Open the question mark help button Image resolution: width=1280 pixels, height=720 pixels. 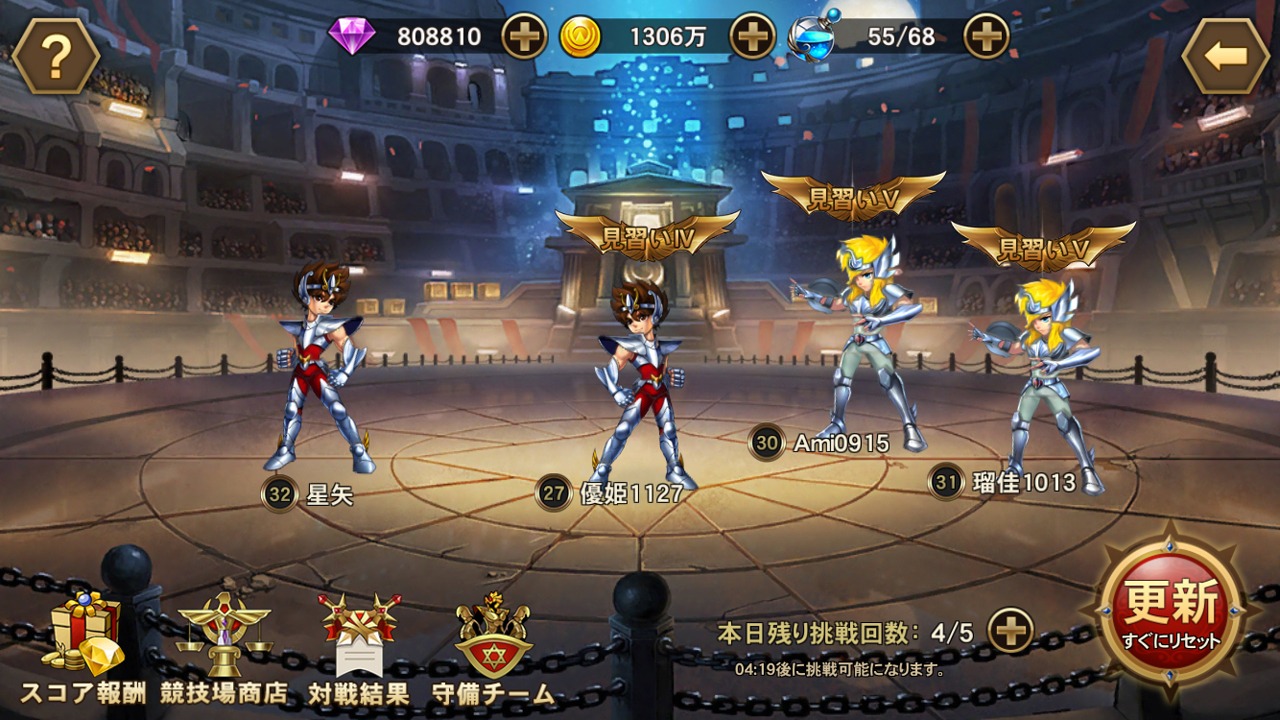[56, 57]
